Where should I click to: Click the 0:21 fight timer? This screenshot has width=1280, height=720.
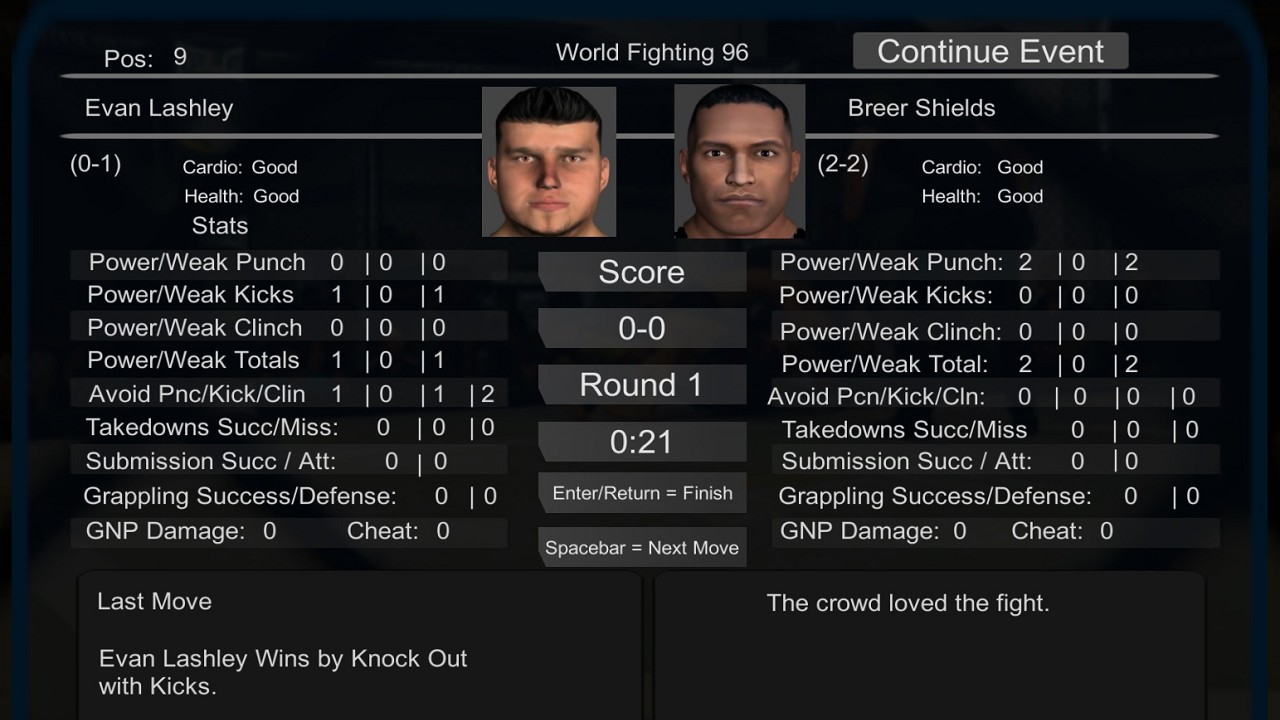click(642, 440)
